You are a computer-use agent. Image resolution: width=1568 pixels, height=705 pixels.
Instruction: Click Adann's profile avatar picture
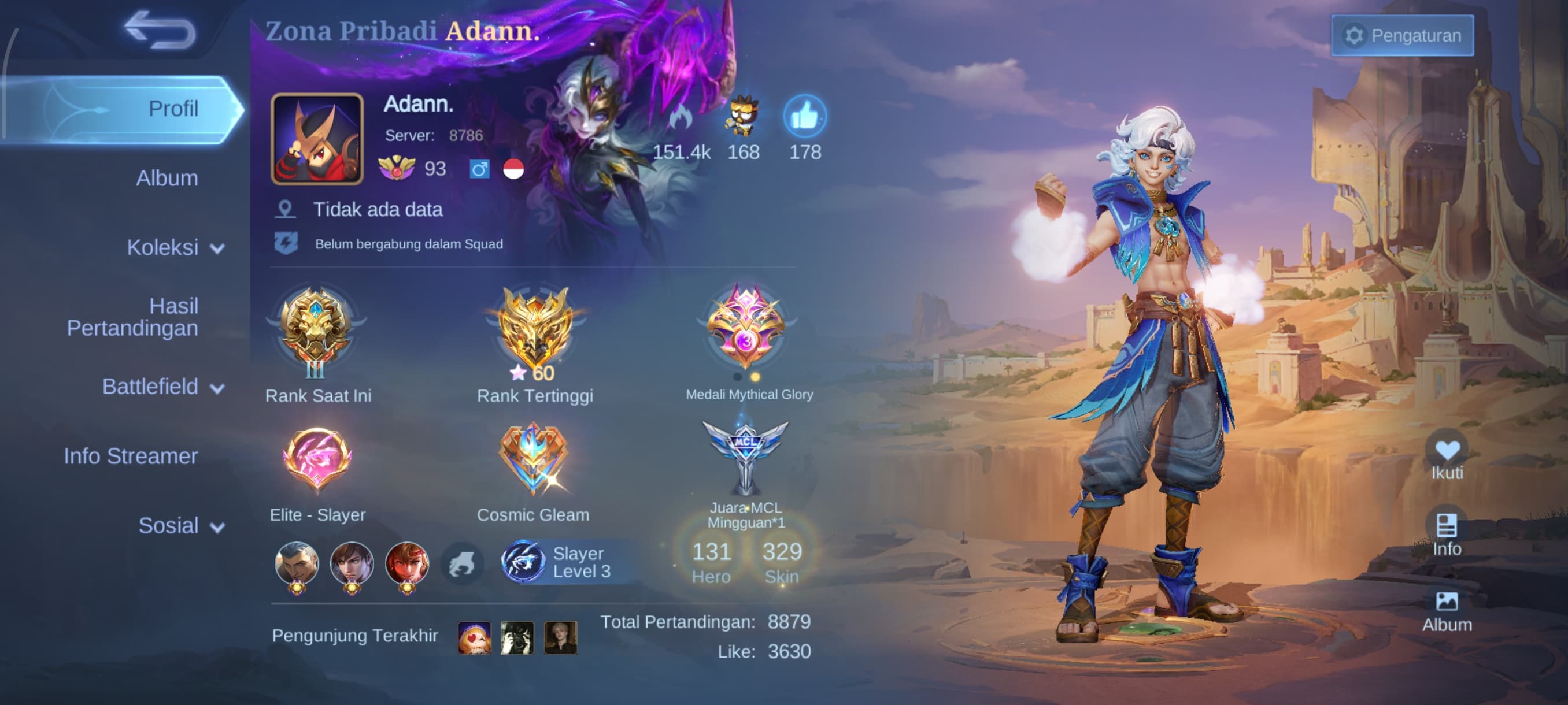(317, 139)
